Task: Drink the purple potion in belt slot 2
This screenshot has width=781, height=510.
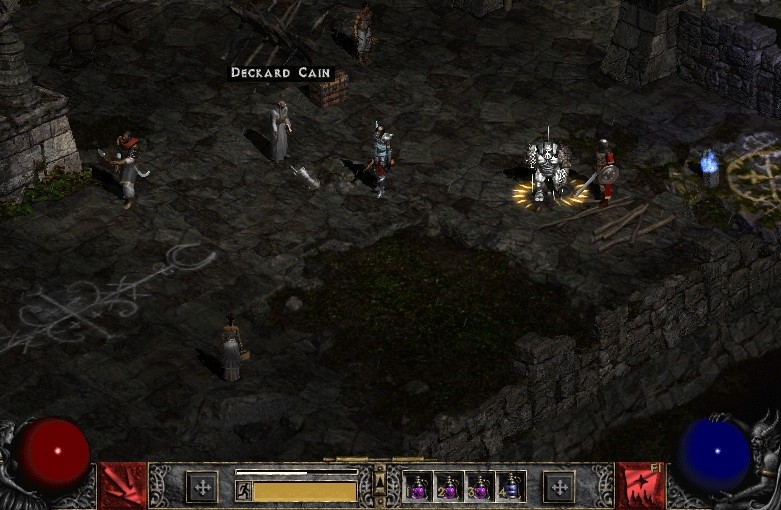Action: pos(450,487)
